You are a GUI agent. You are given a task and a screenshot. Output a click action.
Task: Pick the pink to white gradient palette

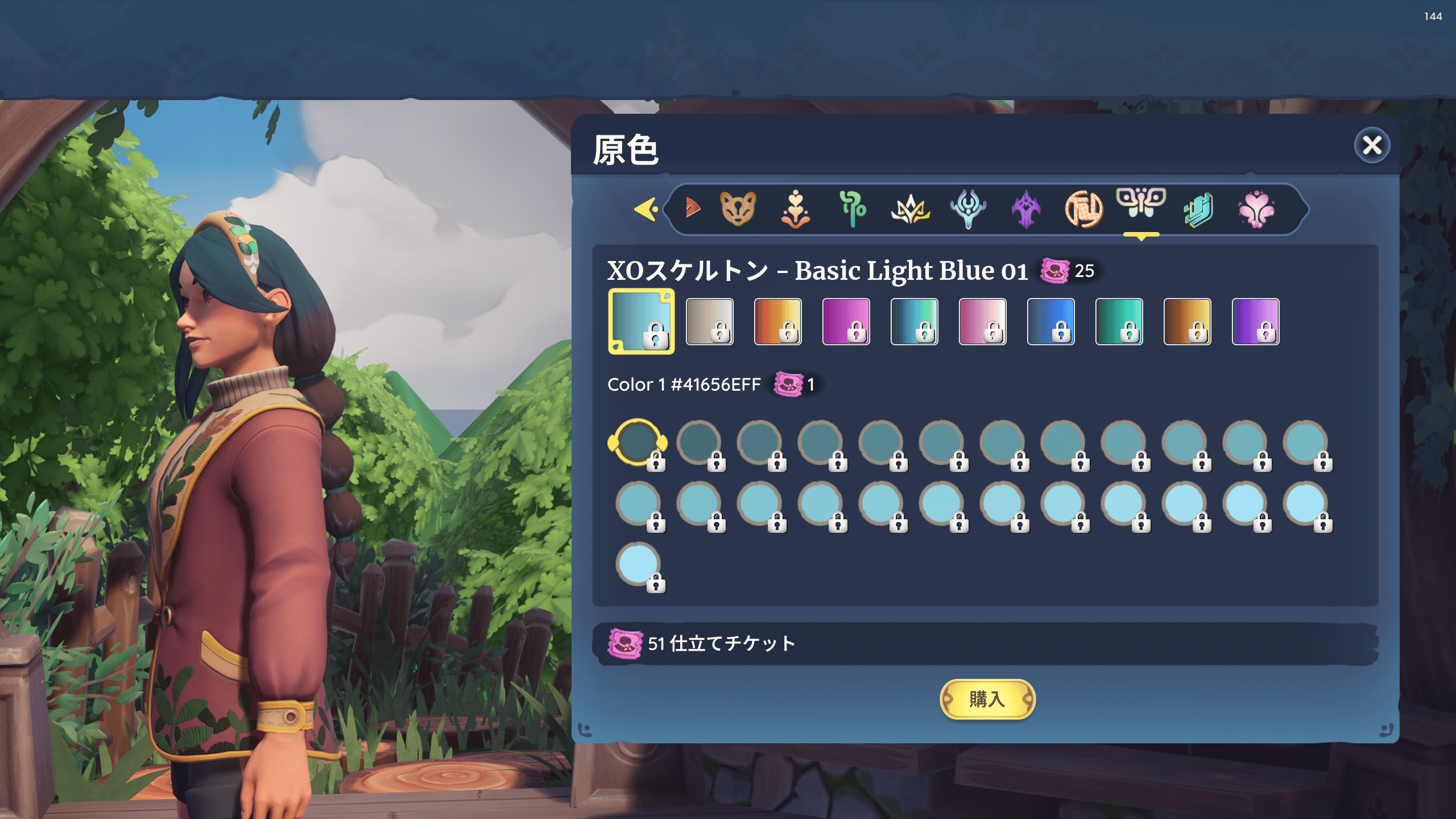(x=982, y=321)
